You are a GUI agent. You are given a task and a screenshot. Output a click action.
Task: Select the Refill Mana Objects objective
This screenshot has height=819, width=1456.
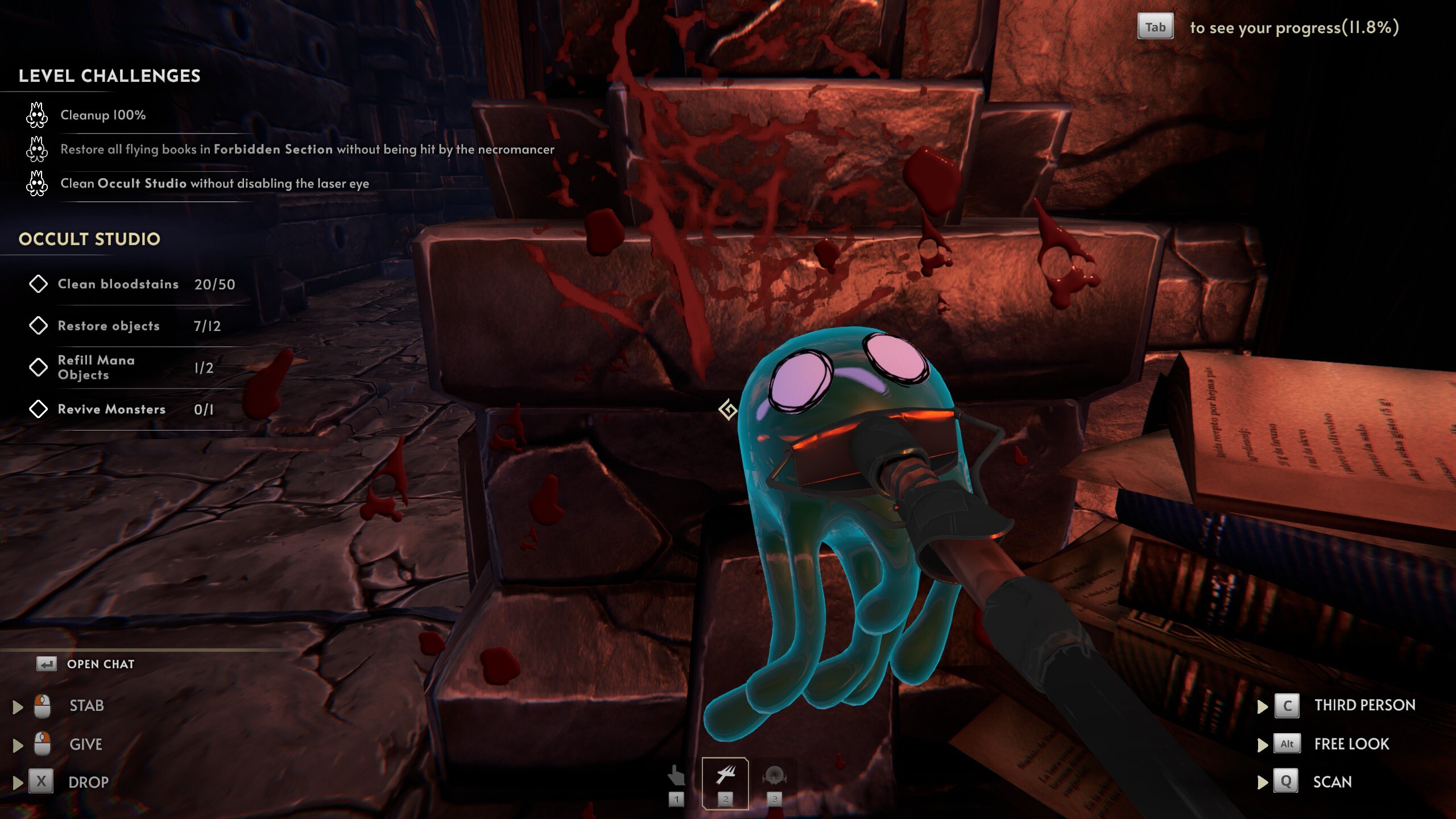tap(96, 367)
